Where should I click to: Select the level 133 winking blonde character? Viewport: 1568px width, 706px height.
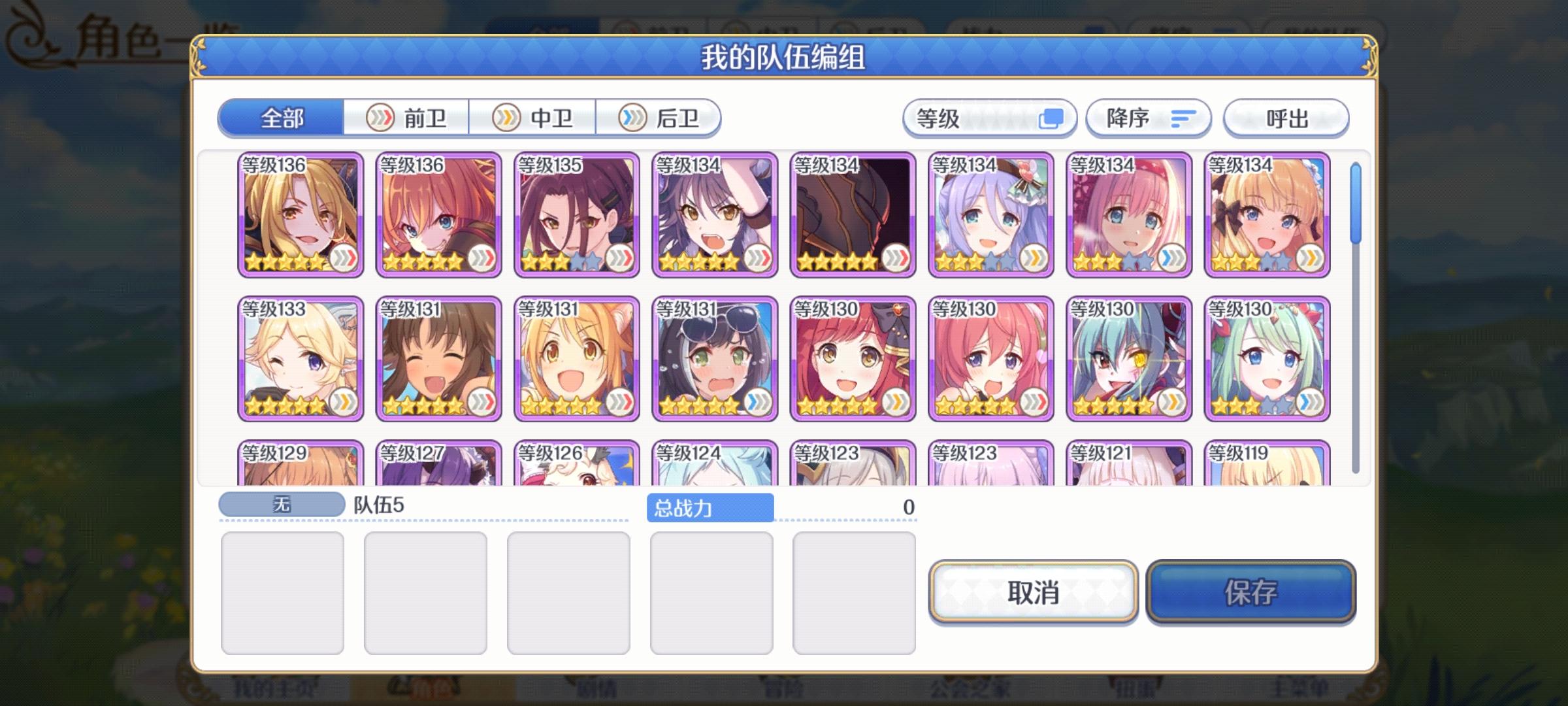pyautogui.click(x=301, y=356)
